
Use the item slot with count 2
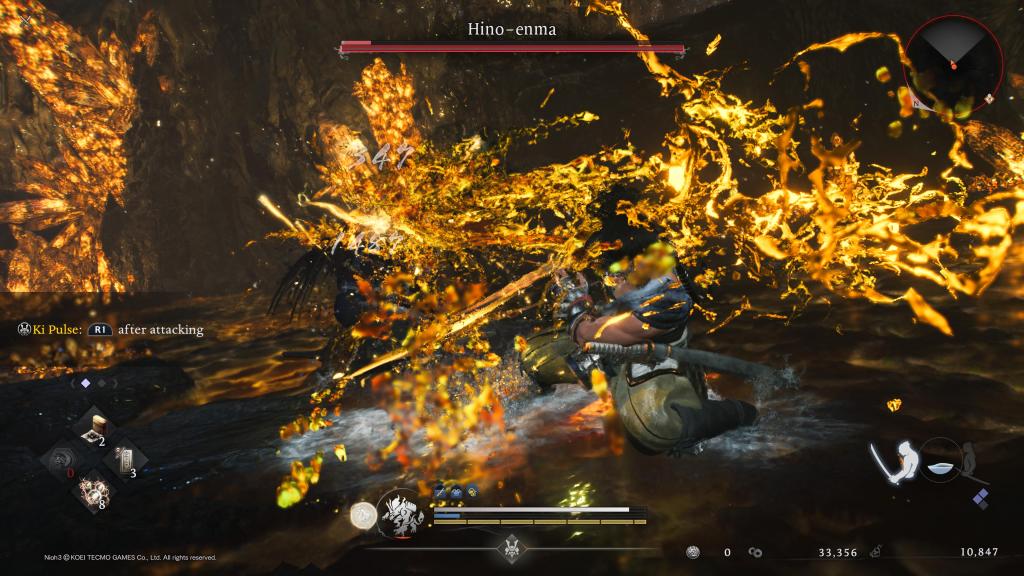tap(95, 429)
